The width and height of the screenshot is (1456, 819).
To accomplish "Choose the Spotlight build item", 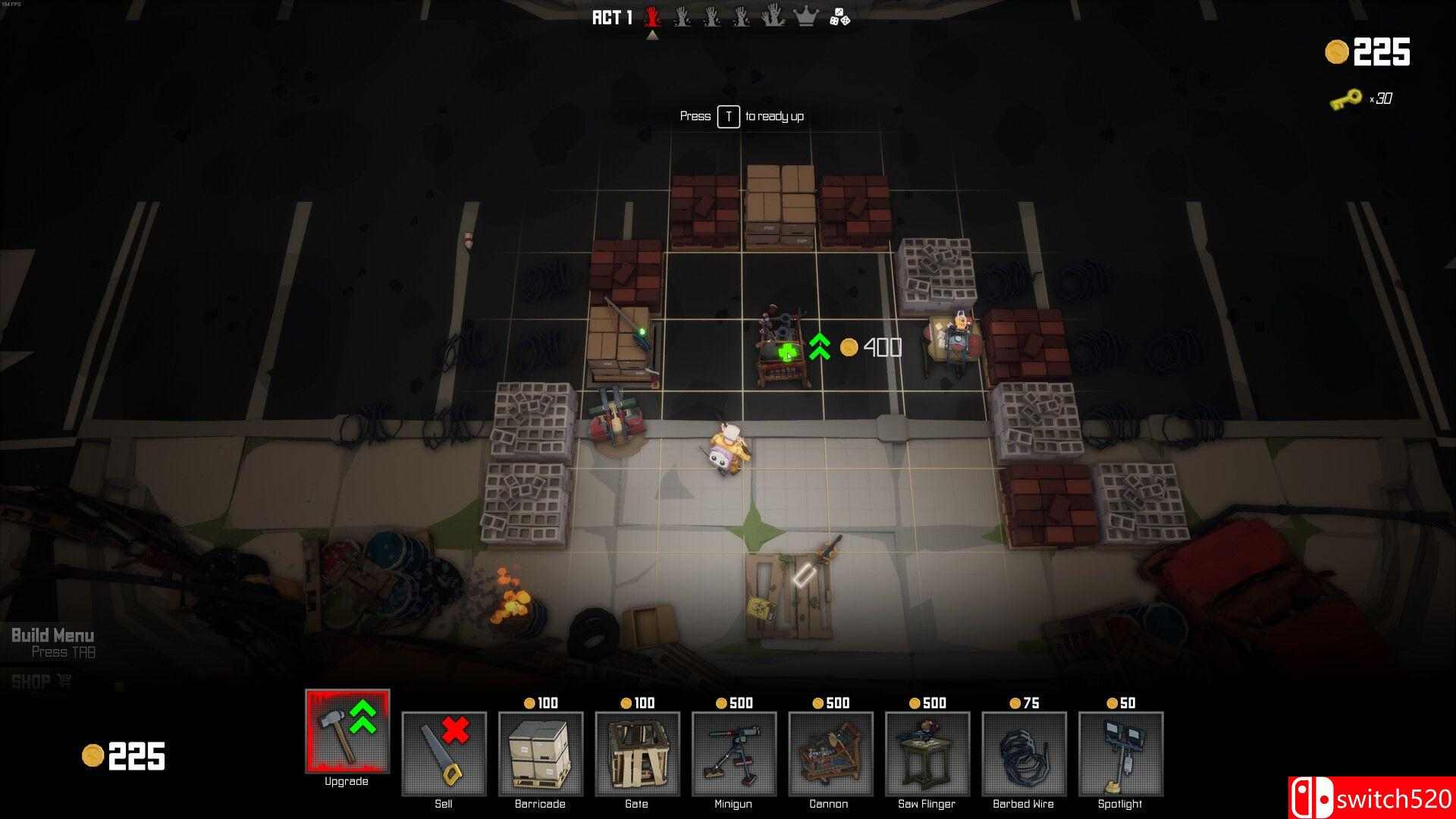I will coord(1120,754).
